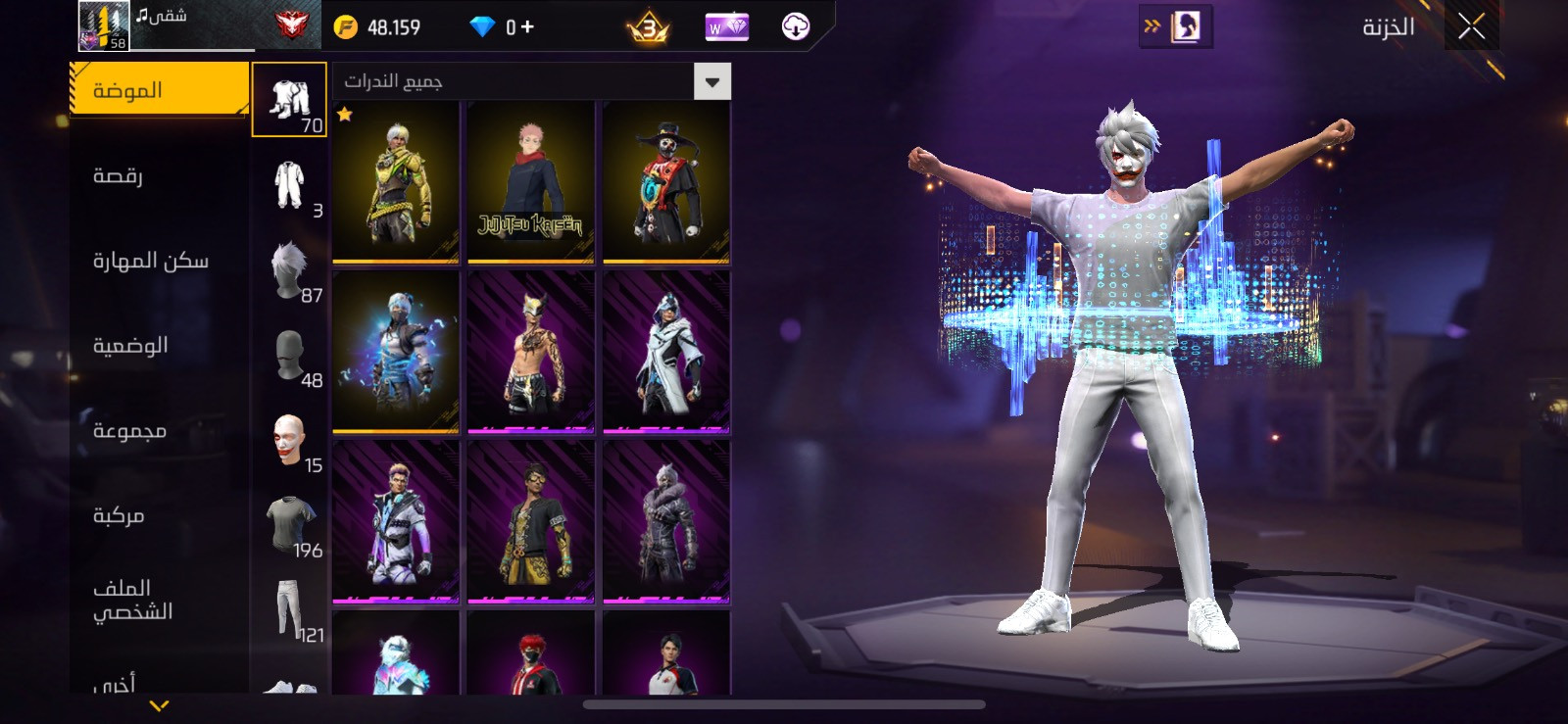
Task: Open the سكن المهارة skill skin tab
Action: [150, 261]
